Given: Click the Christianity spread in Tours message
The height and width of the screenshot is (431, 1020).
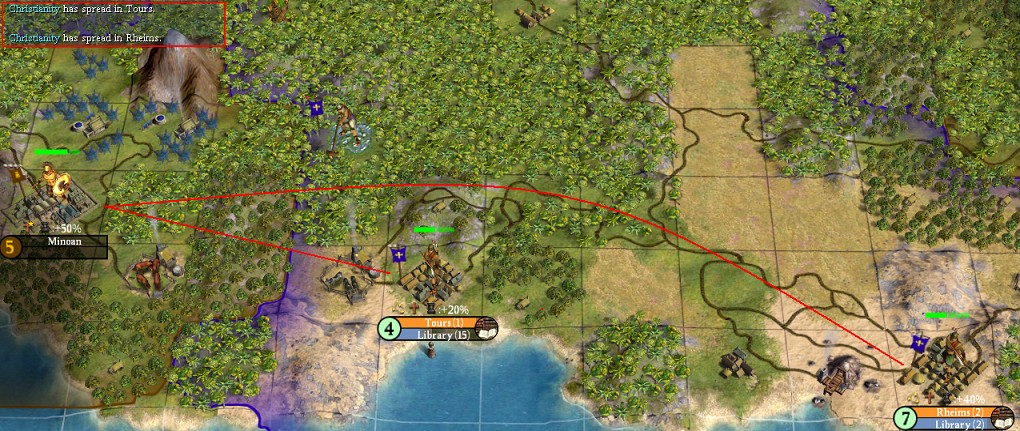Looking at the screenshot, I should (82, 9).
